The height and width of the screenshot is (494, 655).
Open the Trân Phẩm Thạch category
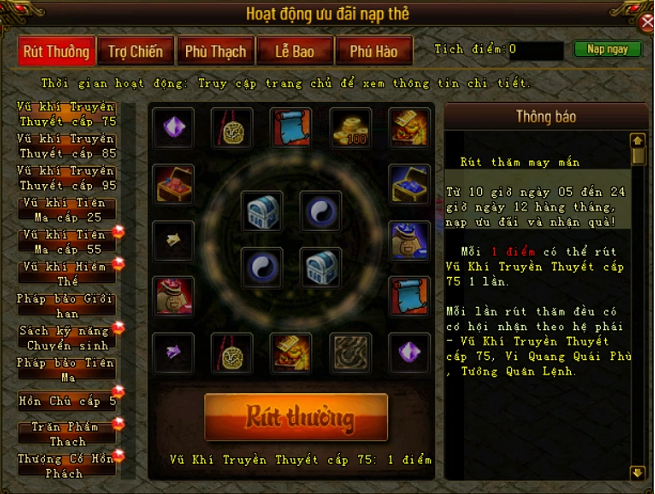tap(66, 432)
